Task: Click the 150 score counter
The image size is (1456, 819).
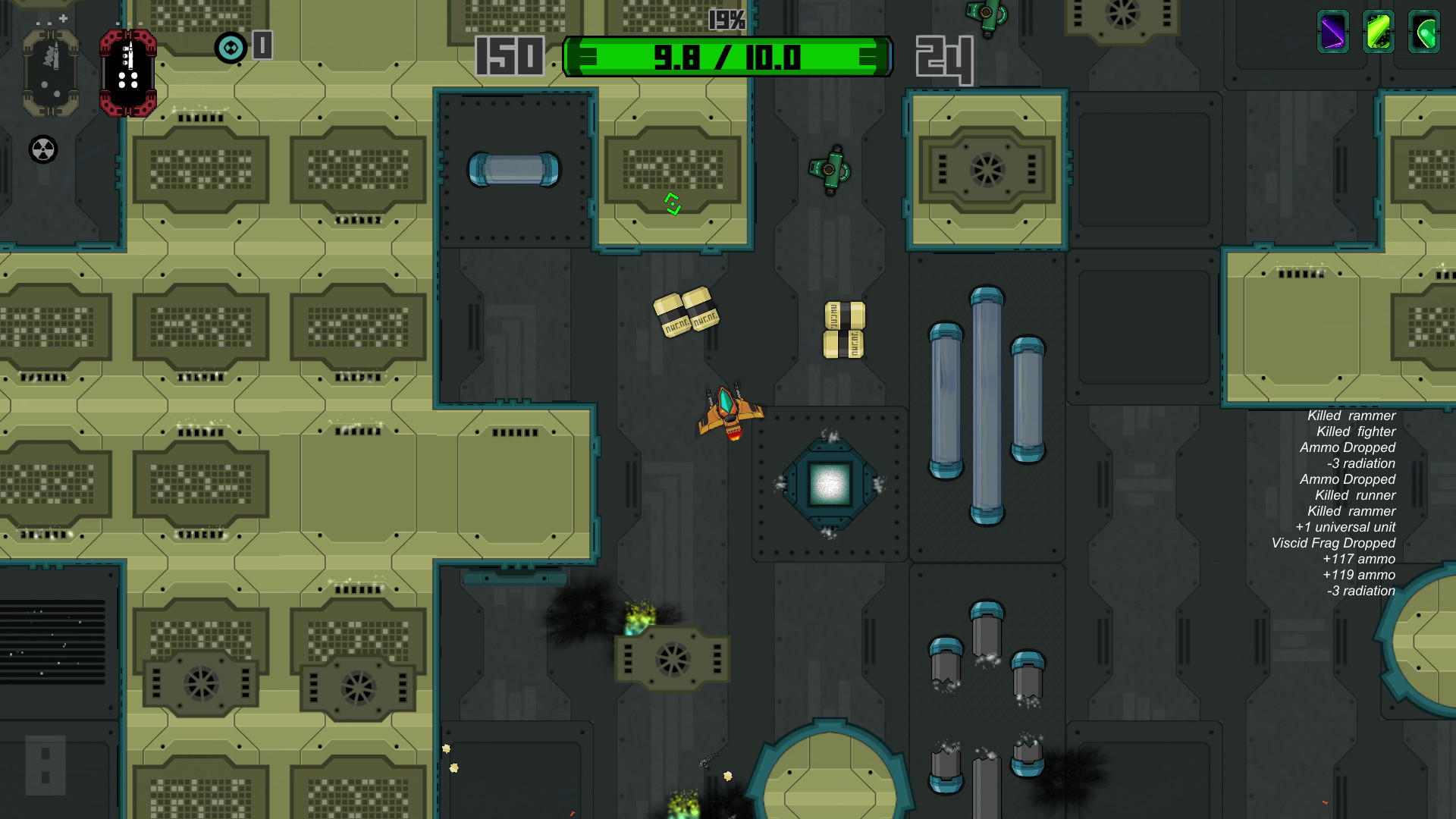Action: [510, 55]
